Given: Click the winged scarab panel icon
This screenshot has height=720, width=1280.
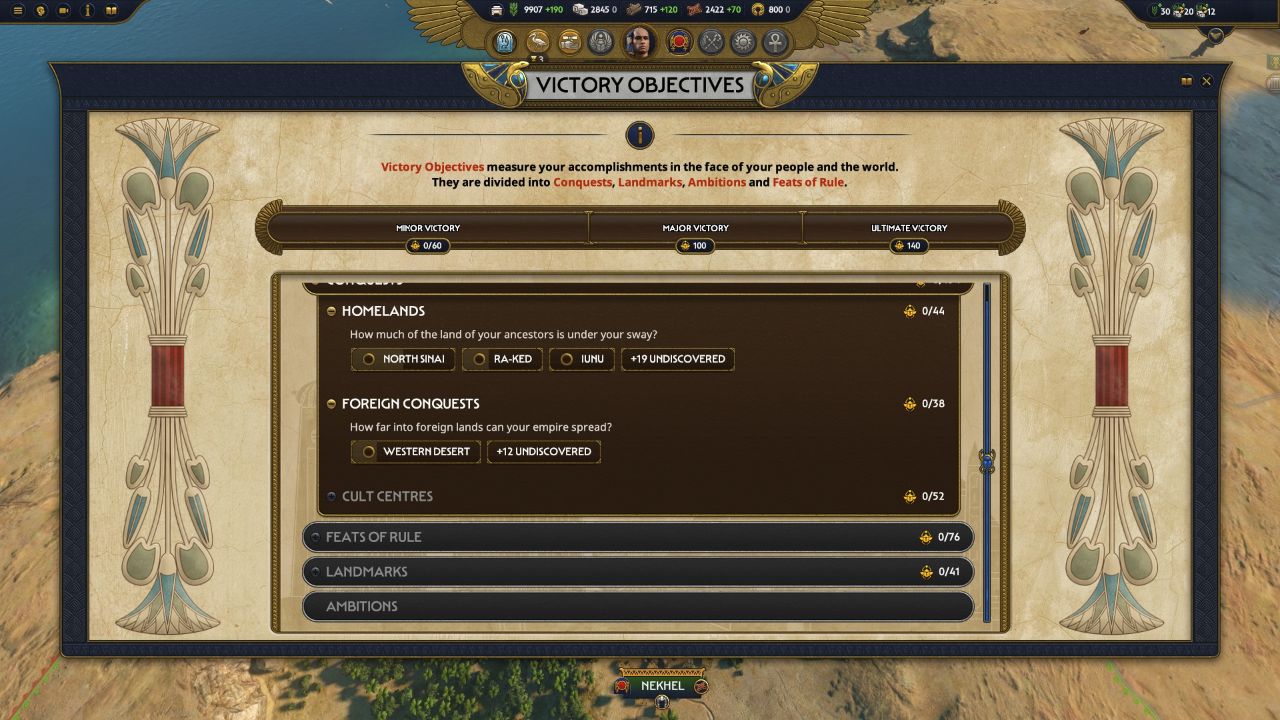Looking at the screenshot, I should point(600,41).
